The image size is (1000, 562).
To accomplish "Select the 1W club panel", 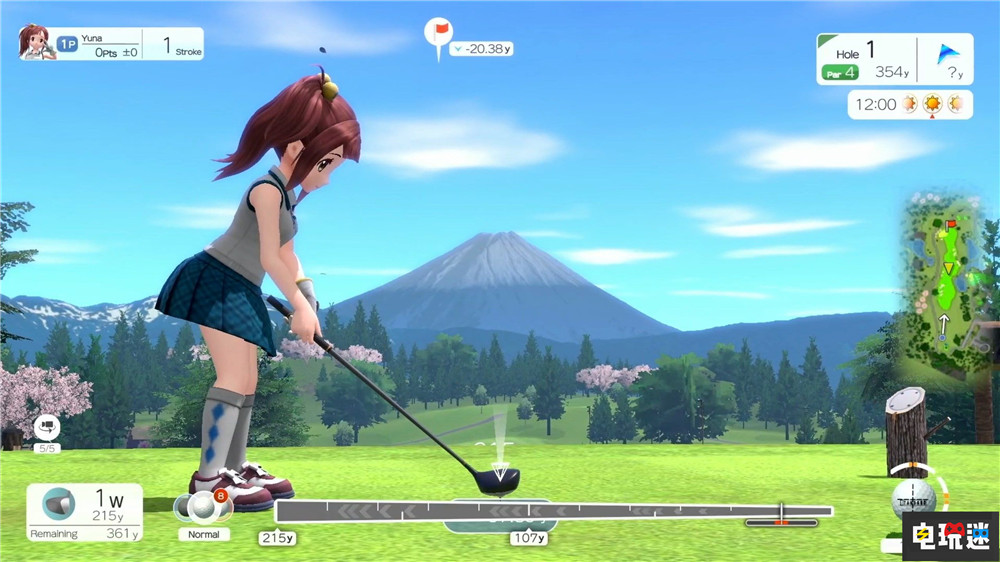I will click(84, 513).
